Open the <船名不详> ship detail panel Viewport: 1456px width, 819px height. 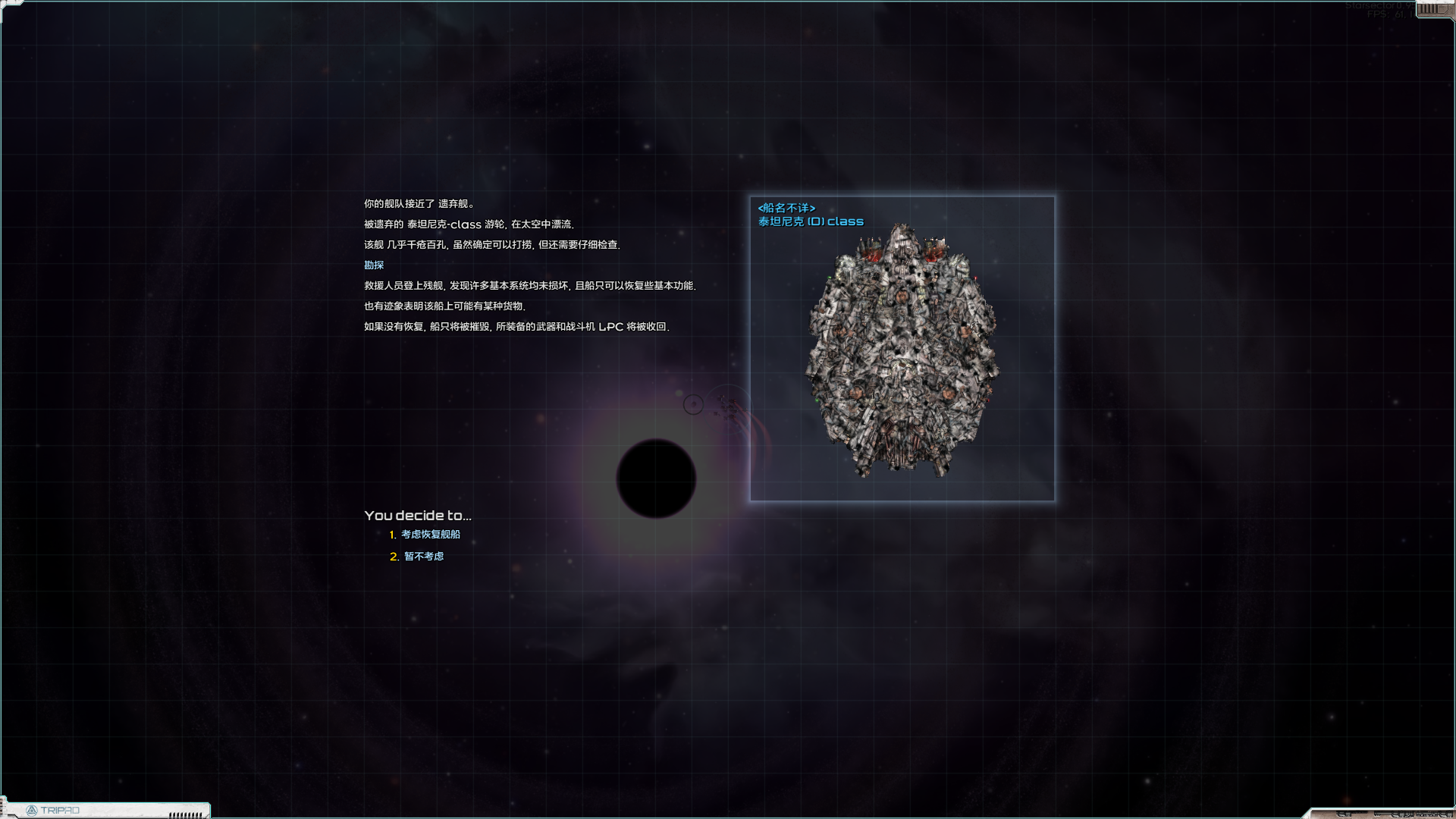click(786, 206)
